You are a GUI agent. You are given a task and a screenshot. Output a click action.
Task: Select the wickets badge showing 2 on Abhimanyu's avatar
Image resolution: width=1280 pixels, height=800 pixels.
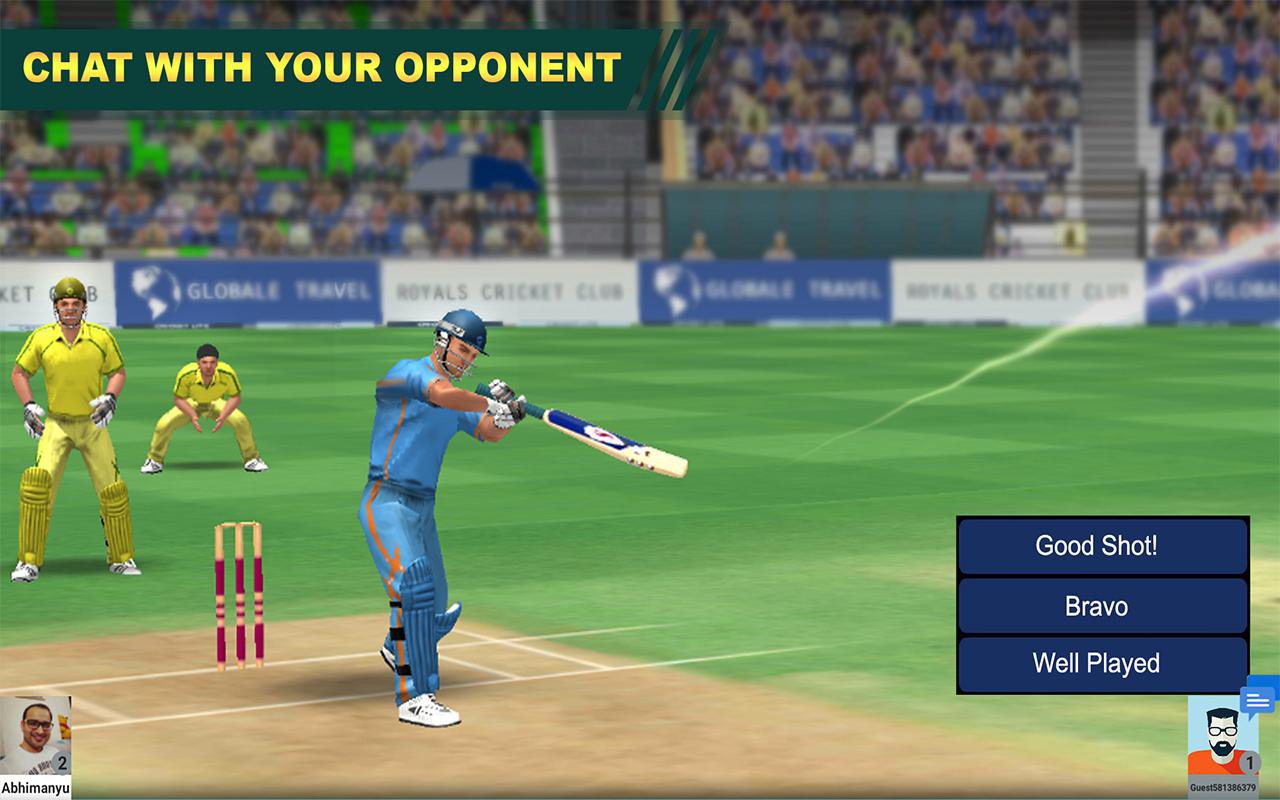click(x=62, y=765)
